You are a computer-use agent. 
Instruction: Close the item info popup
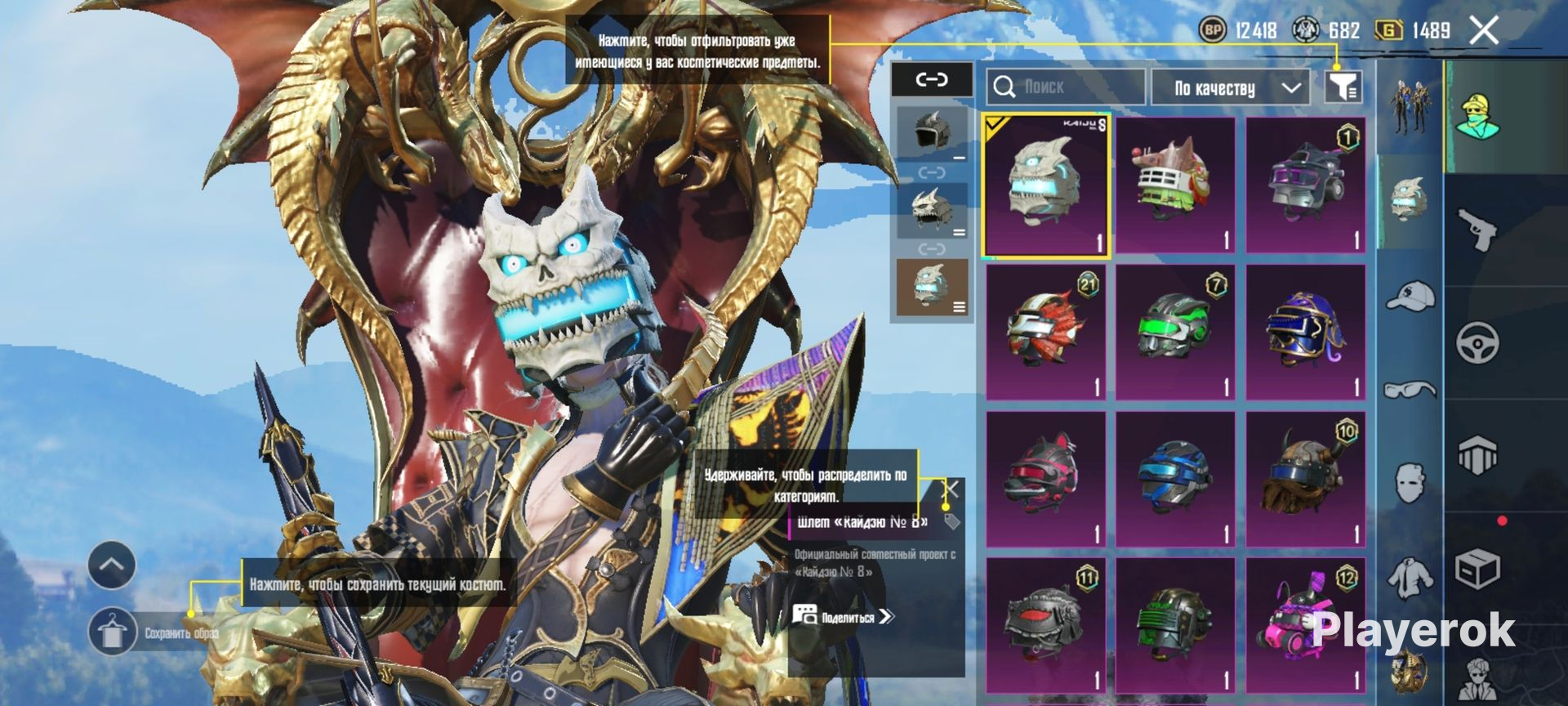(x=951, y=490)
